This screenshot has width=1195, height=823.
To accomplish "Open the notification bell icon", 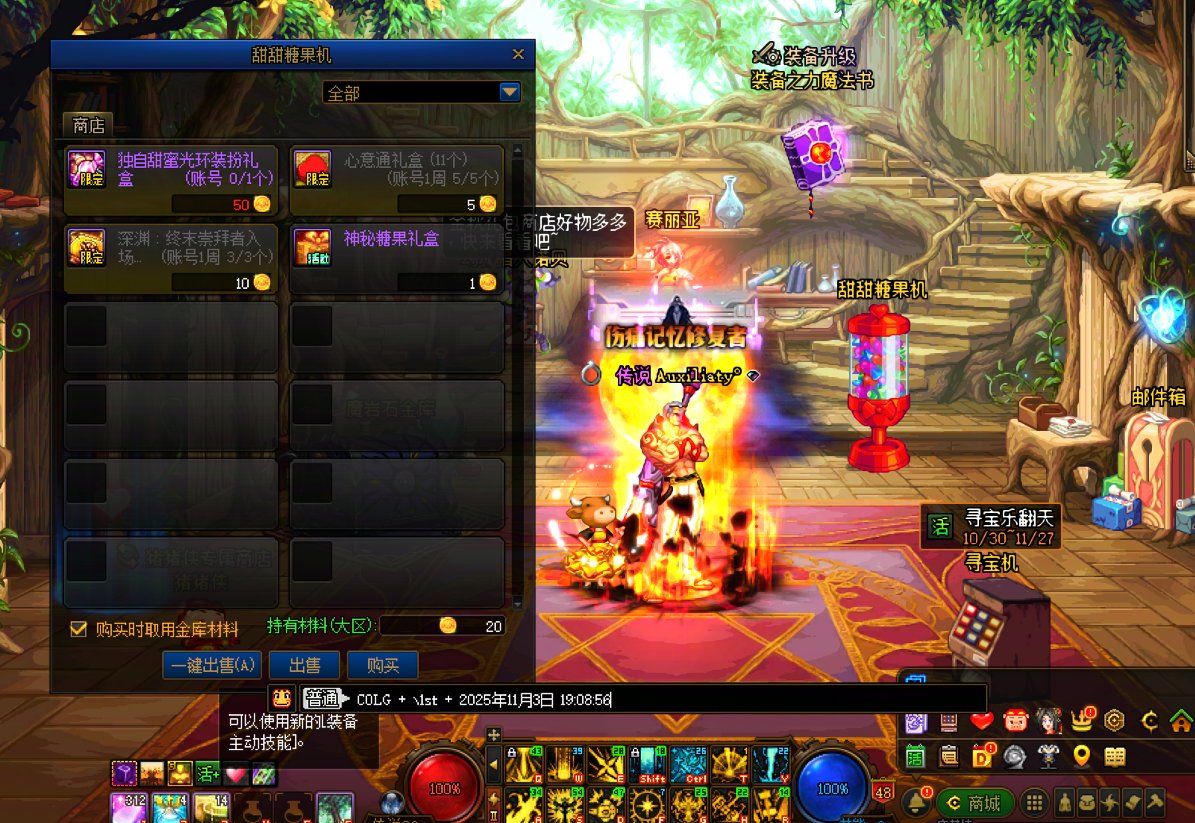I will (x=915, y=802).
